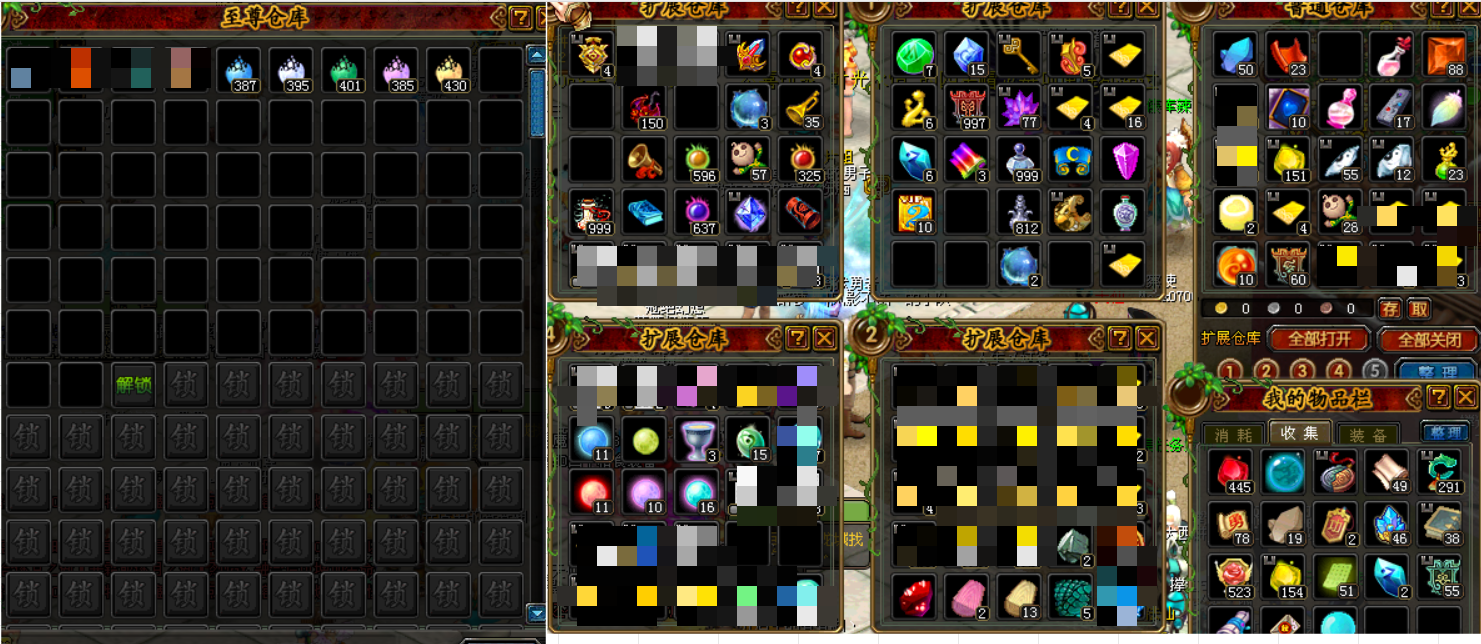Select the golden key item
The image size is (1481, 644).
(x=1018, y=54)
